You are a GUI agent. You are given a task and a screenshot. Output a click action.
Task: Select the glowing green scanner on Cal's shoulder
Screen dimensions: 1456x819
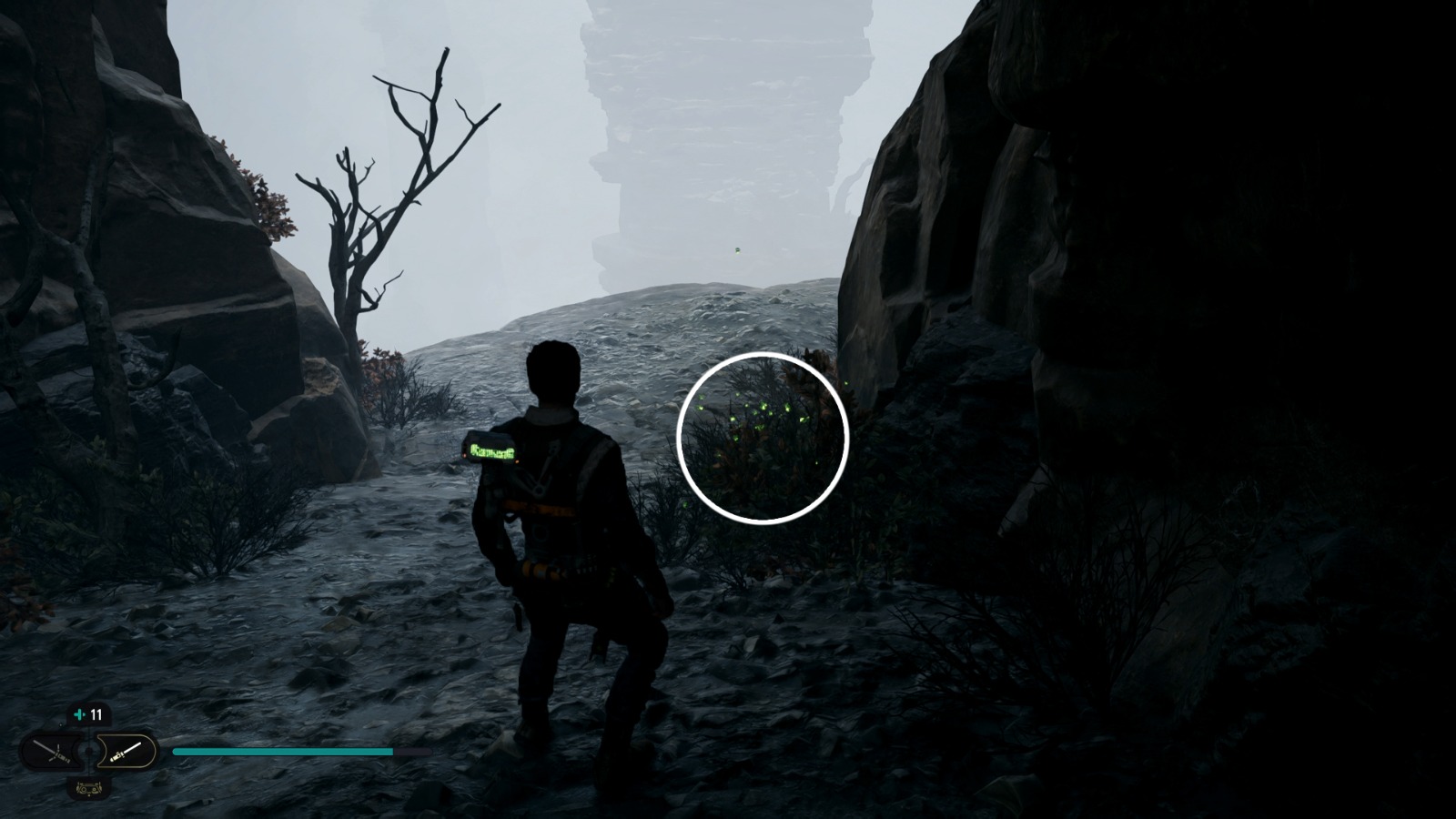tap(492, 449)
